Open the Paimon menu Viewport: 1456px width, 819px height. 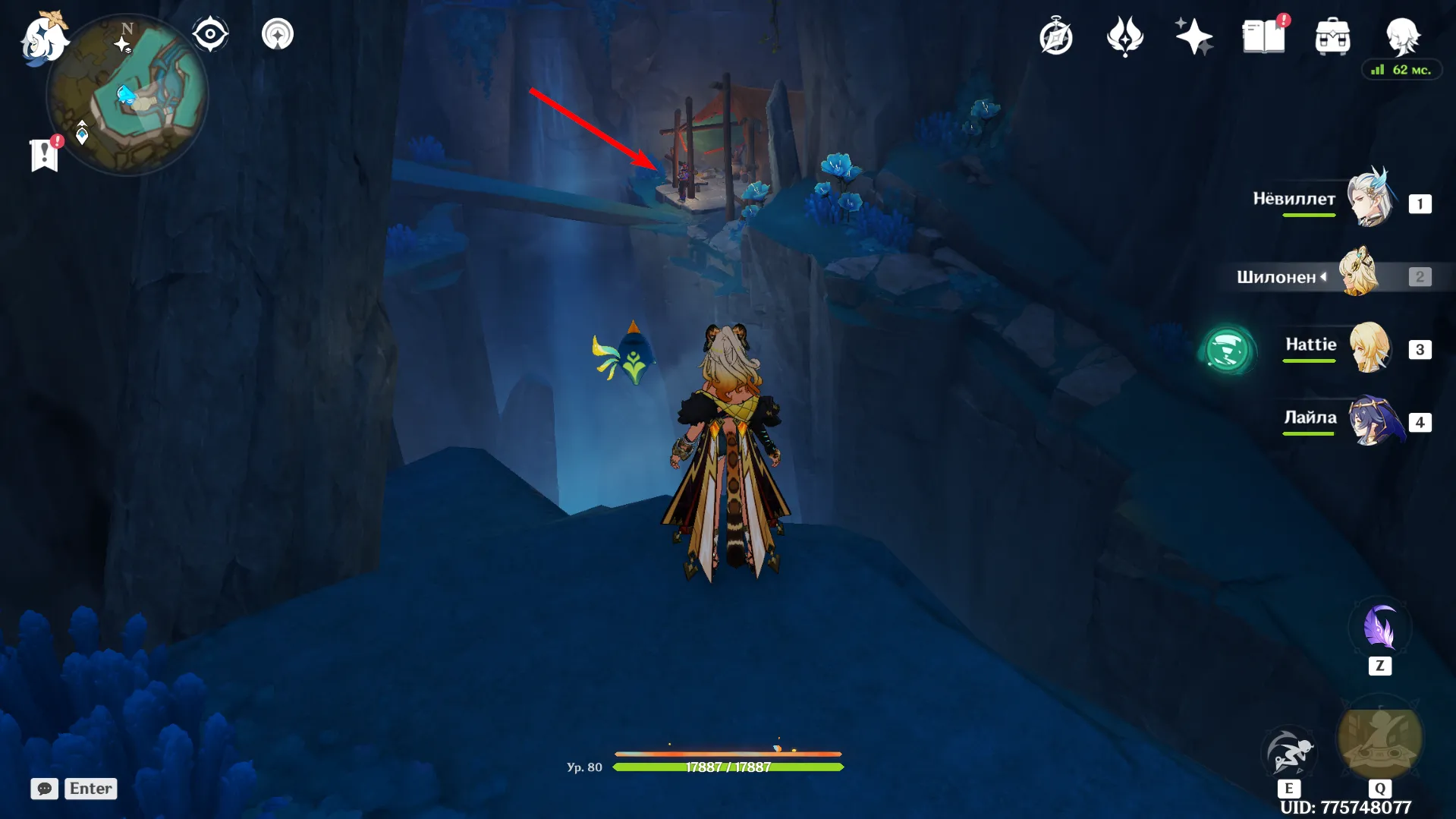[43, 38]
